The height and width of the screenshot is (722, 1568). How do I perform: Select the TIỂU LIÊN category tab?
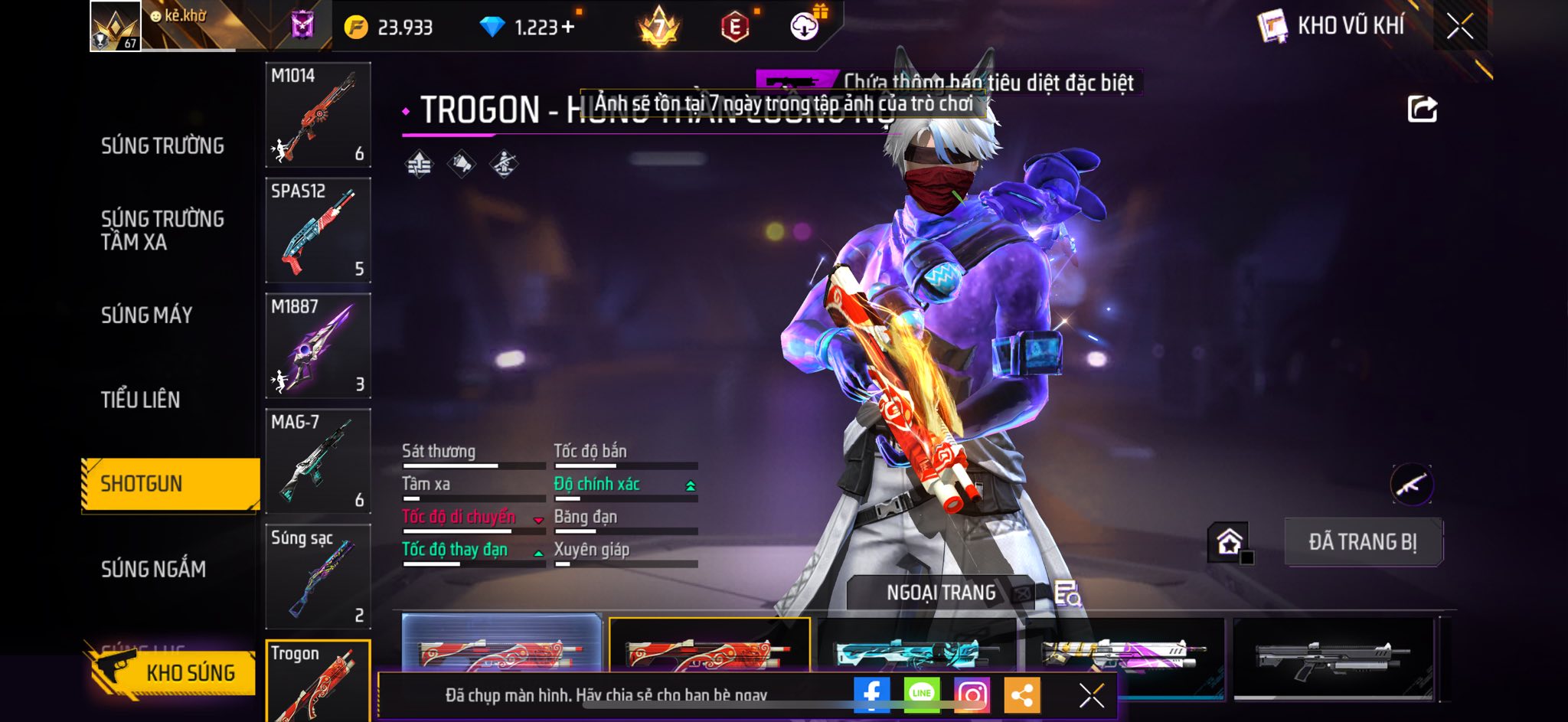point(140,400)
